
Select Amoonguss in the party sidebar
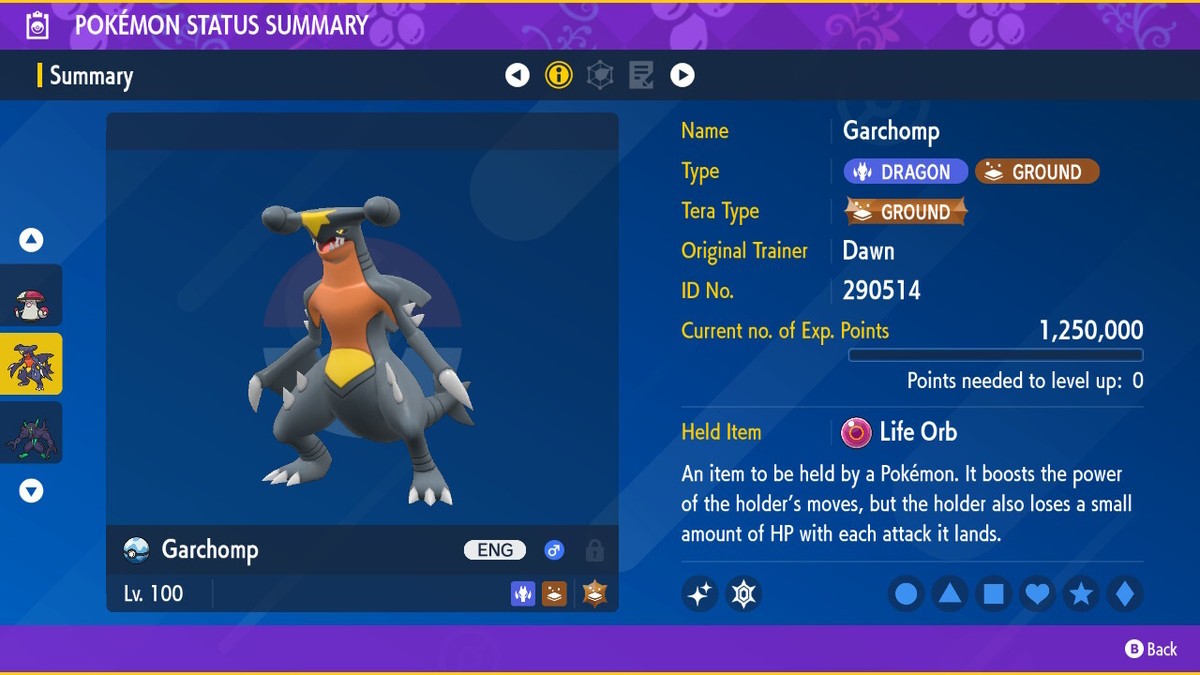click(31, 296)
